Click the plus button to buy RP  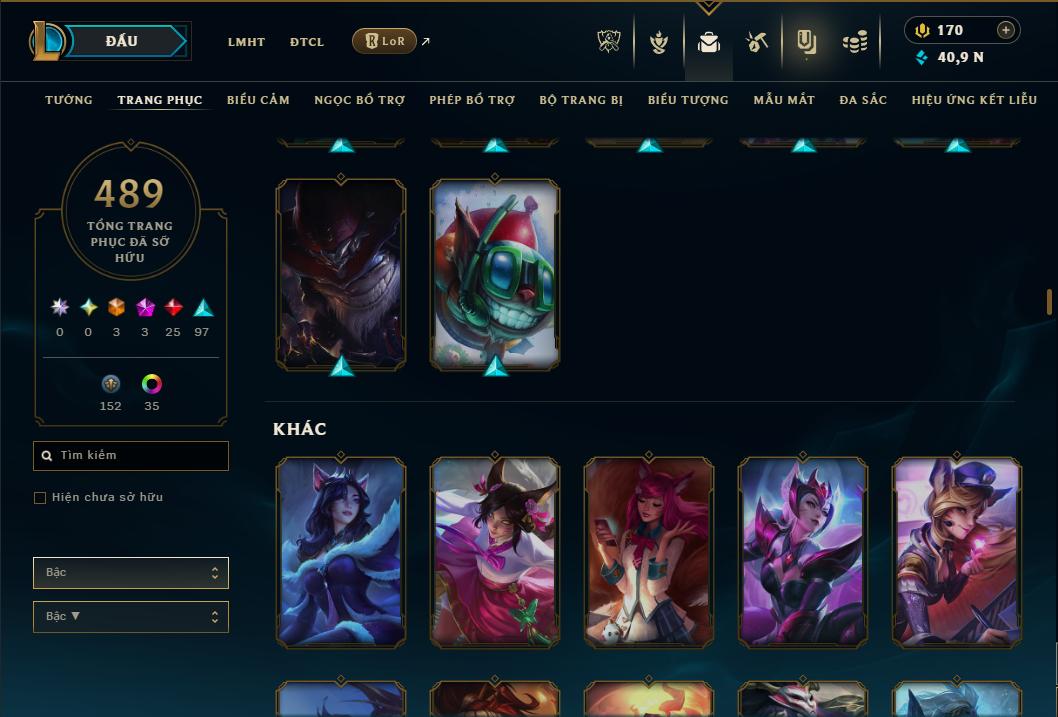1005,30
